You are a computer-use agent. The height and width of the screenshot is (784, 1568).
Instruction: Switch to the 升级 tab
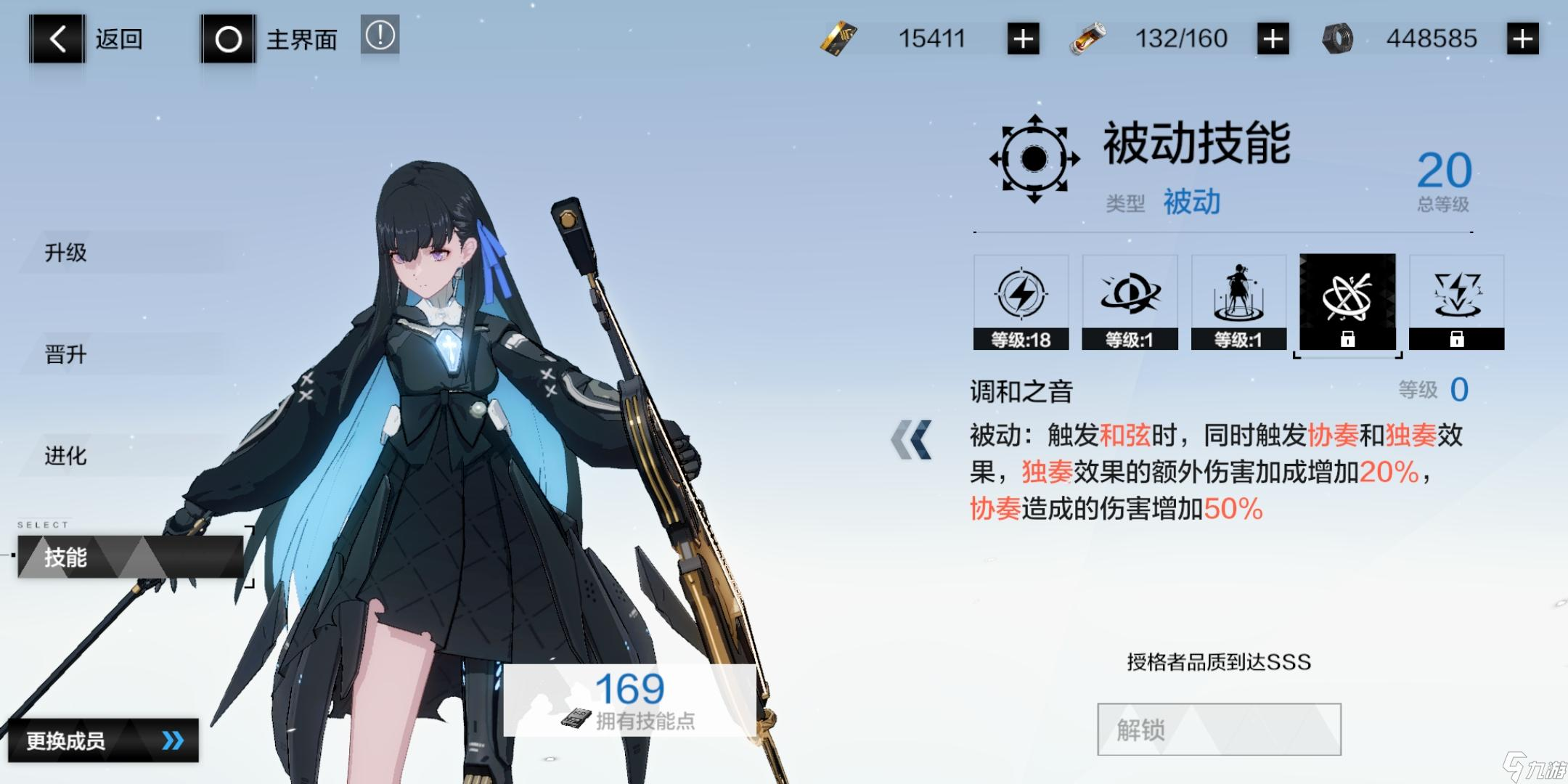click(x=64, y=253)
